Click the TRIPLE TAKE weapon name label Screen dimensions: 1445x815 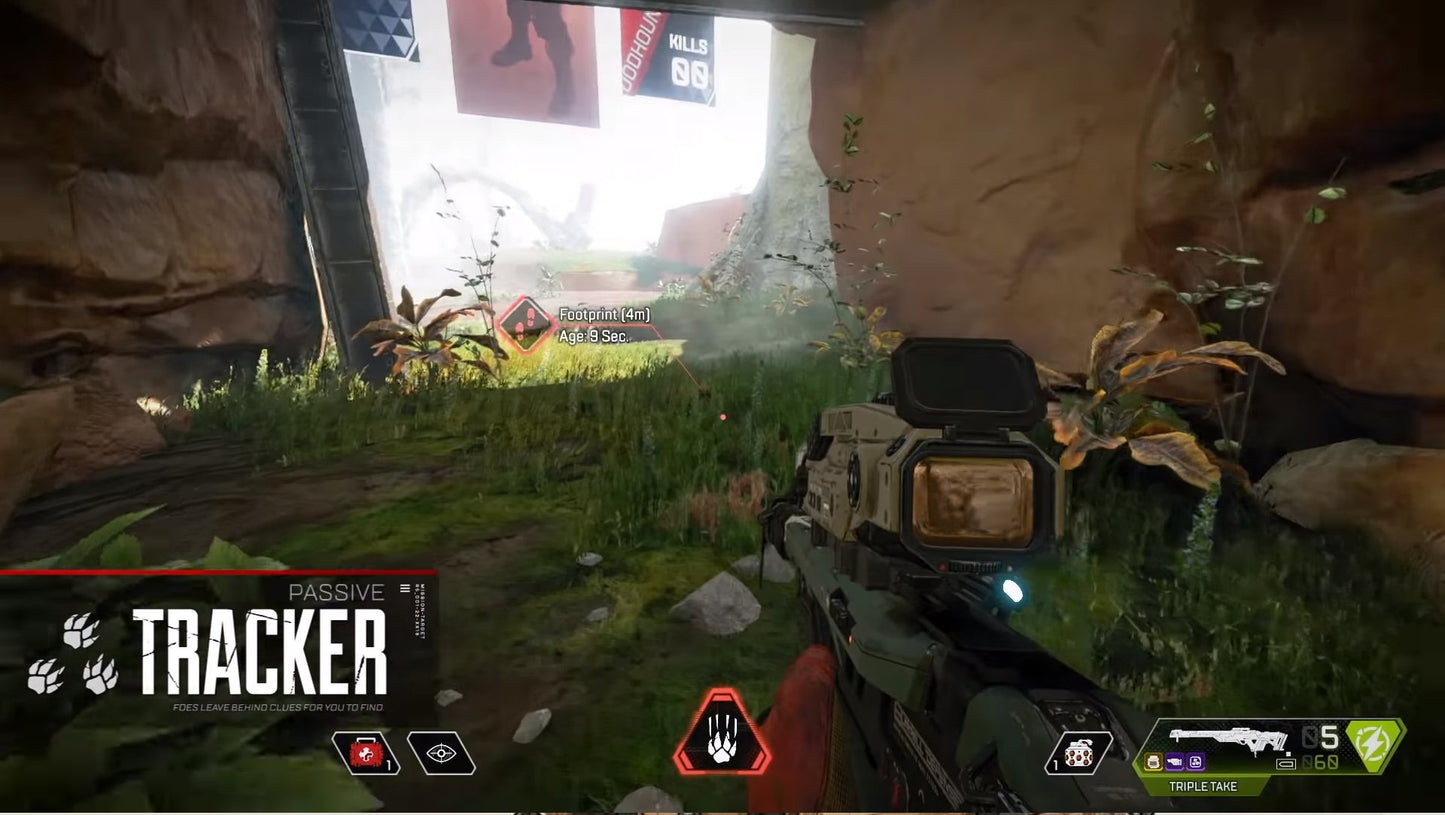point(1203,786)
